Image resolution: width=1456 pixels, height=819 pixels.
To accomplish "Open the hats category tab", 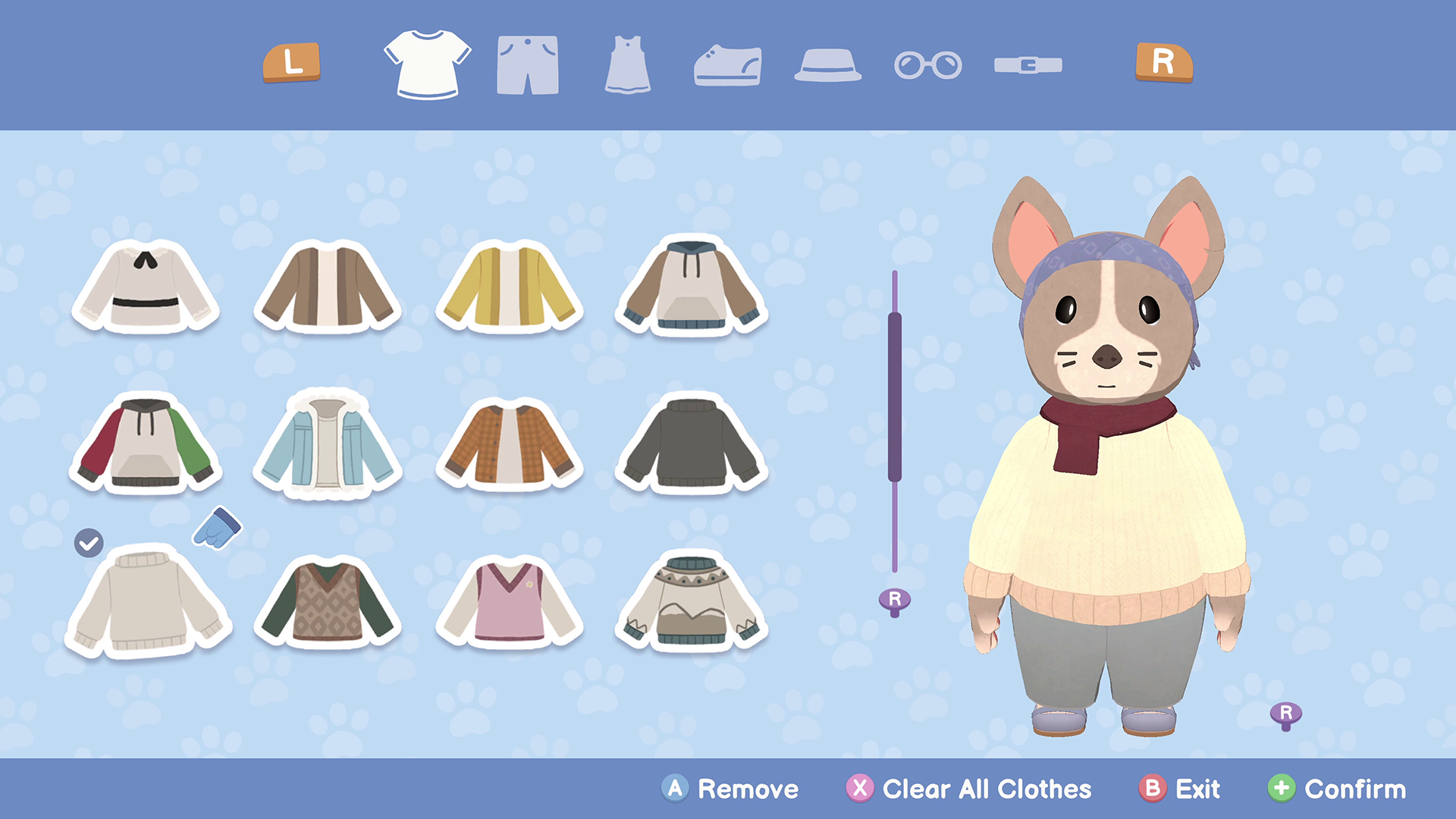I will (827, 65).
